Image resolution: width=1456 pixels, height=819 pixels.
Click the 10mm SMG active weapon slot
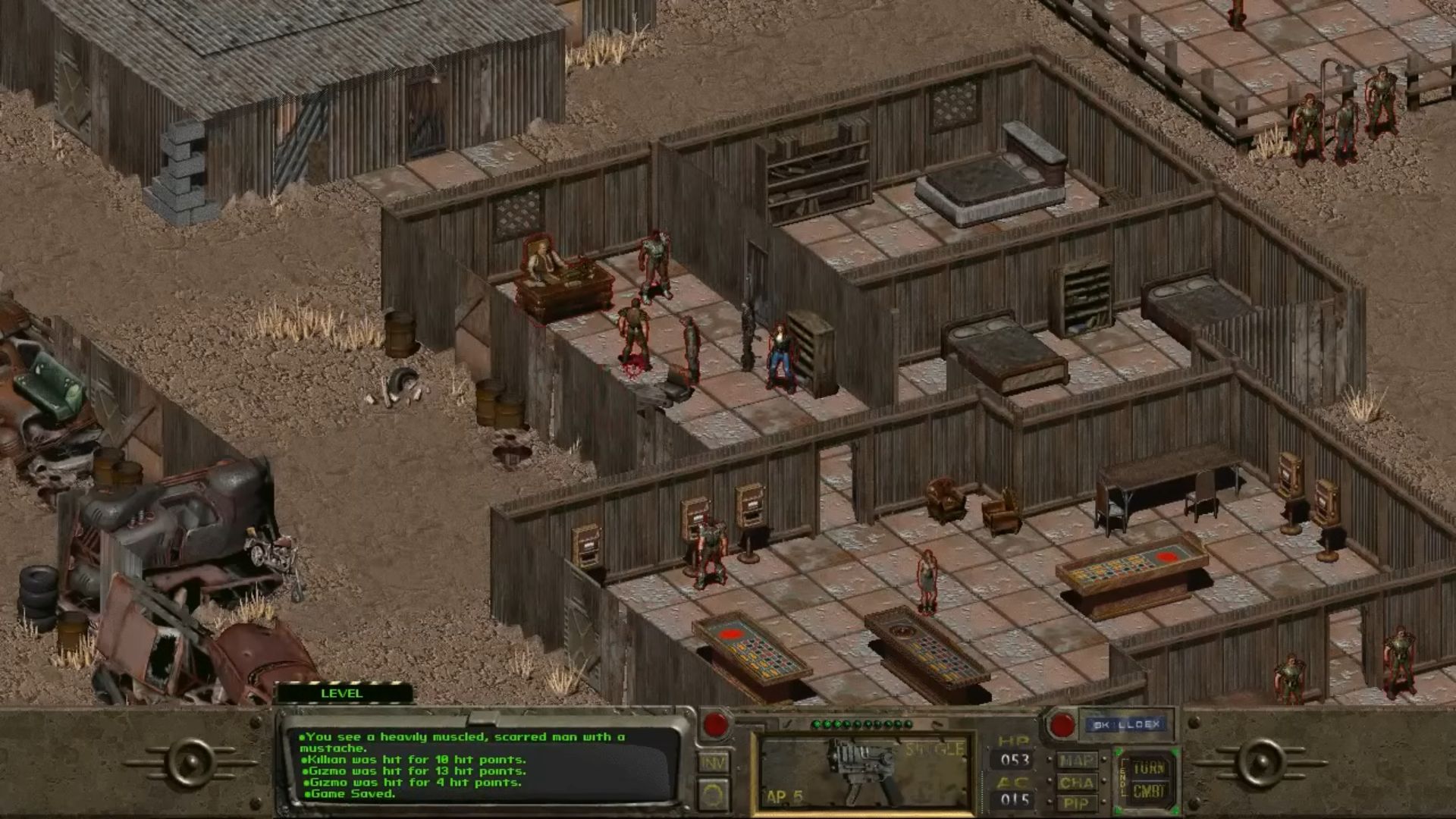click(x=864, y=772)
